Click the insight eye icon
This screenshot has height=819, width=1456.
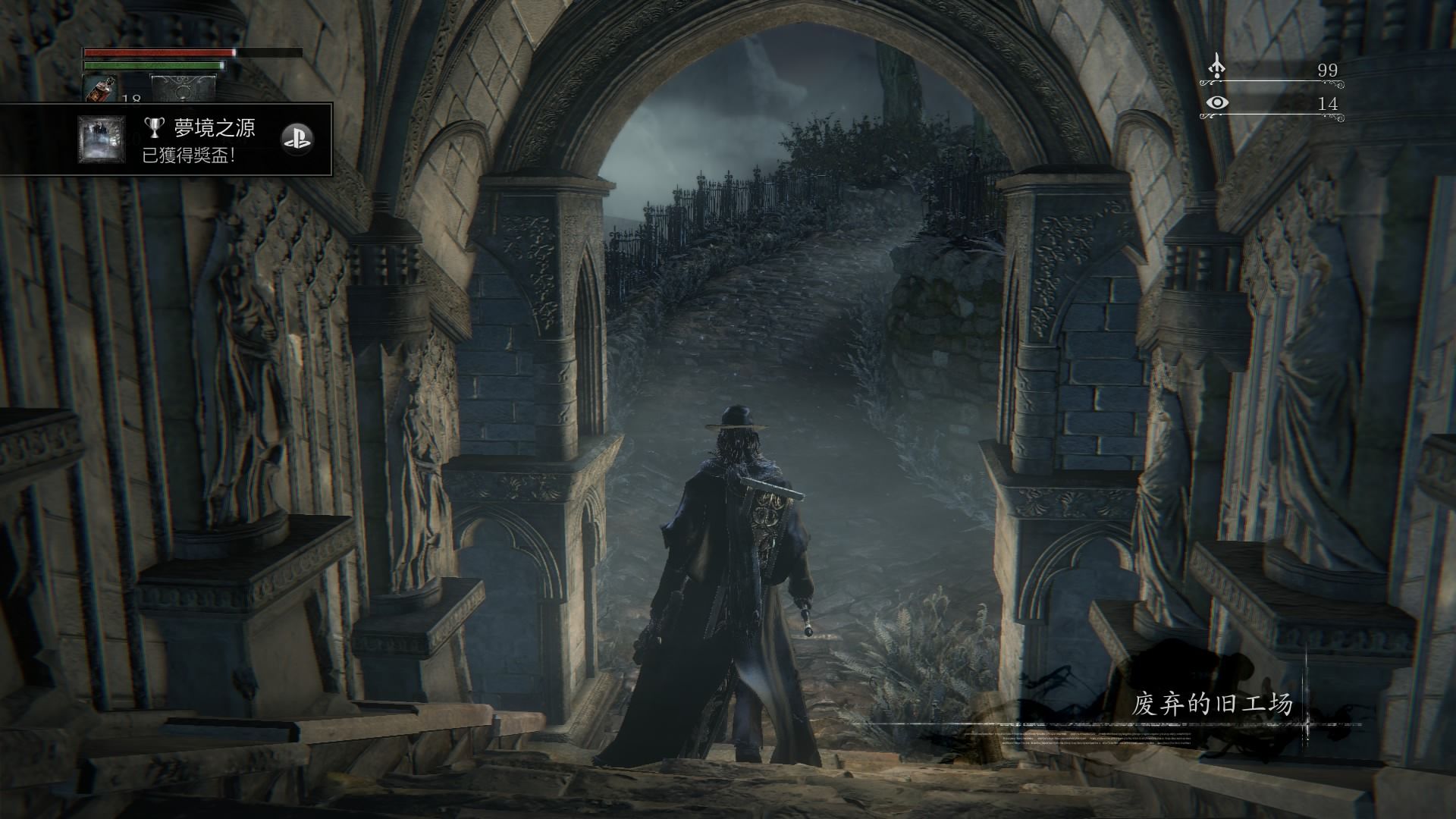coord(1217,102)
